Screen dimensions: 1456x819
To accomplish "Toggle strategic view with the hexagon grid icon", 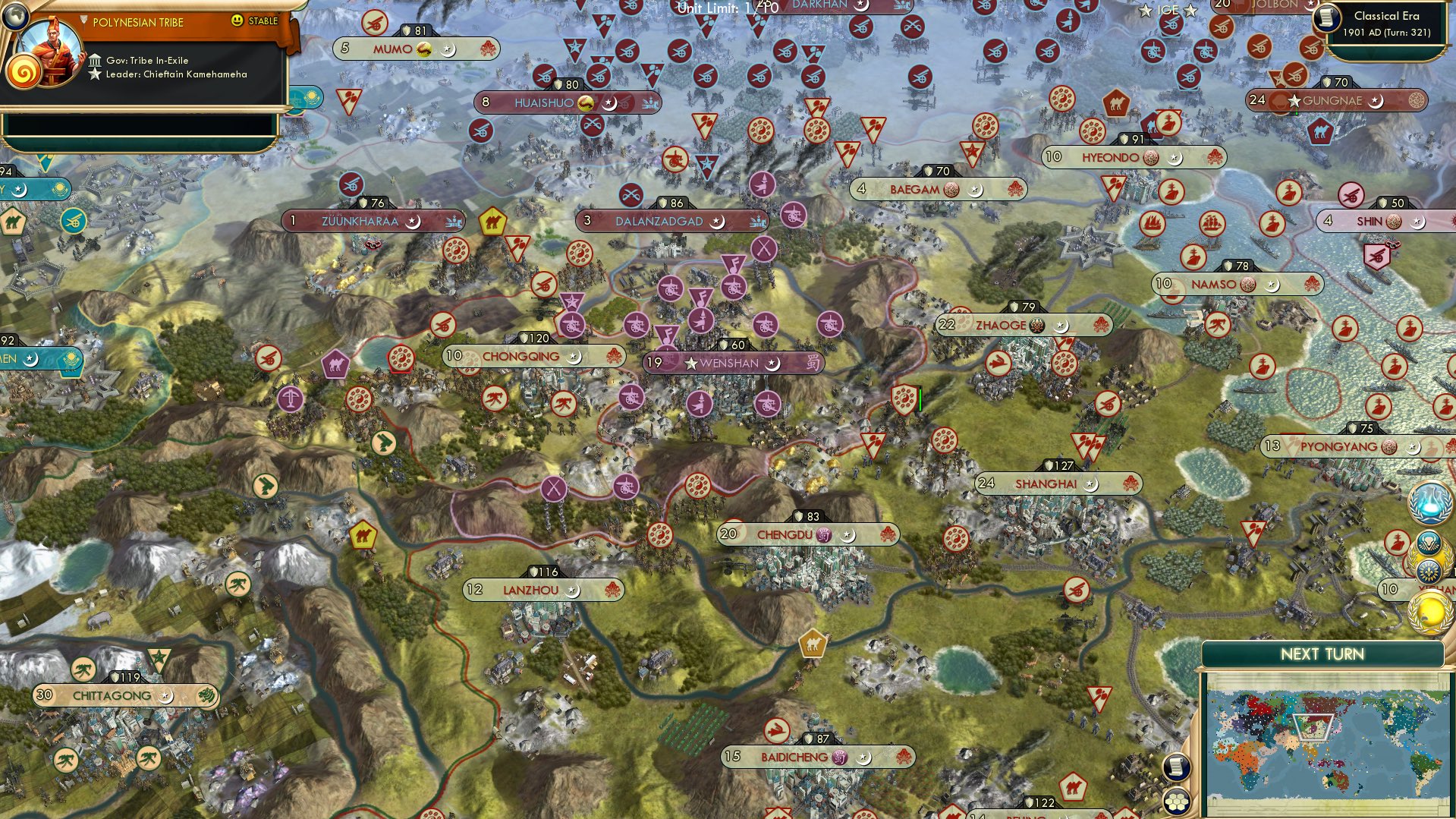I will pos(1177,802).
